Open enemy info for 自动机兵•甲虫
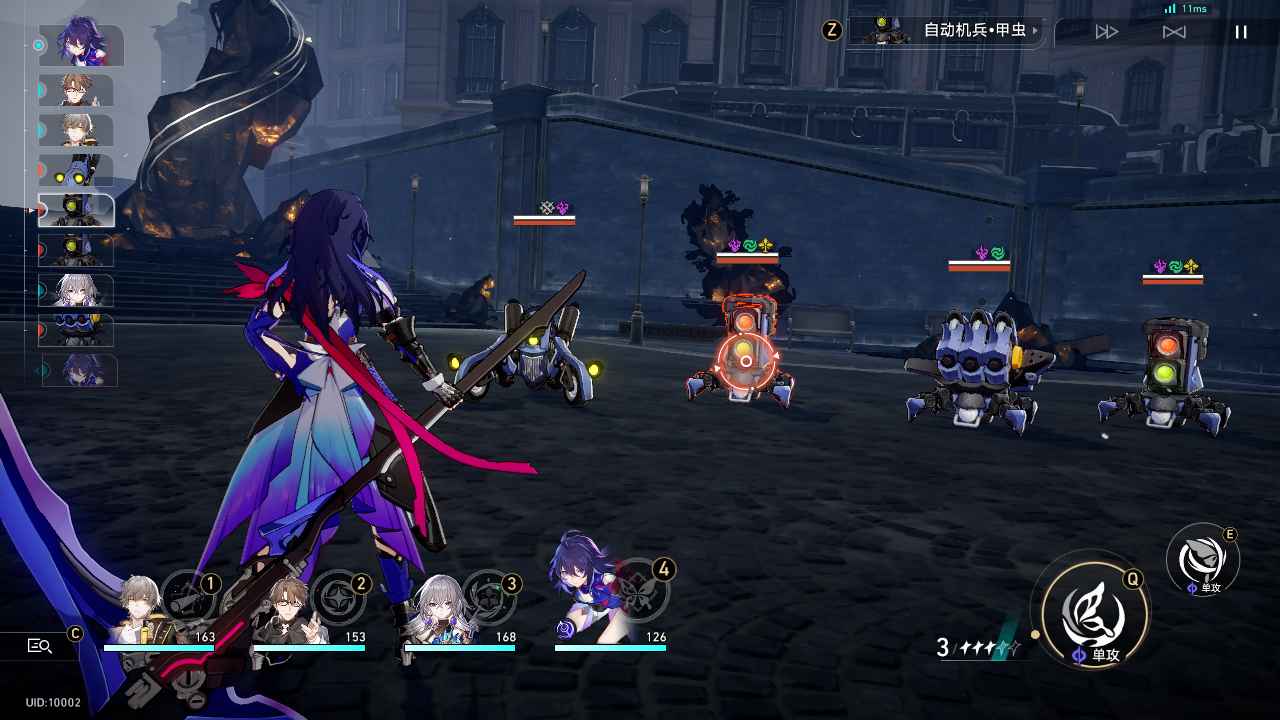The image size is (1280, 720). (944, 31)
